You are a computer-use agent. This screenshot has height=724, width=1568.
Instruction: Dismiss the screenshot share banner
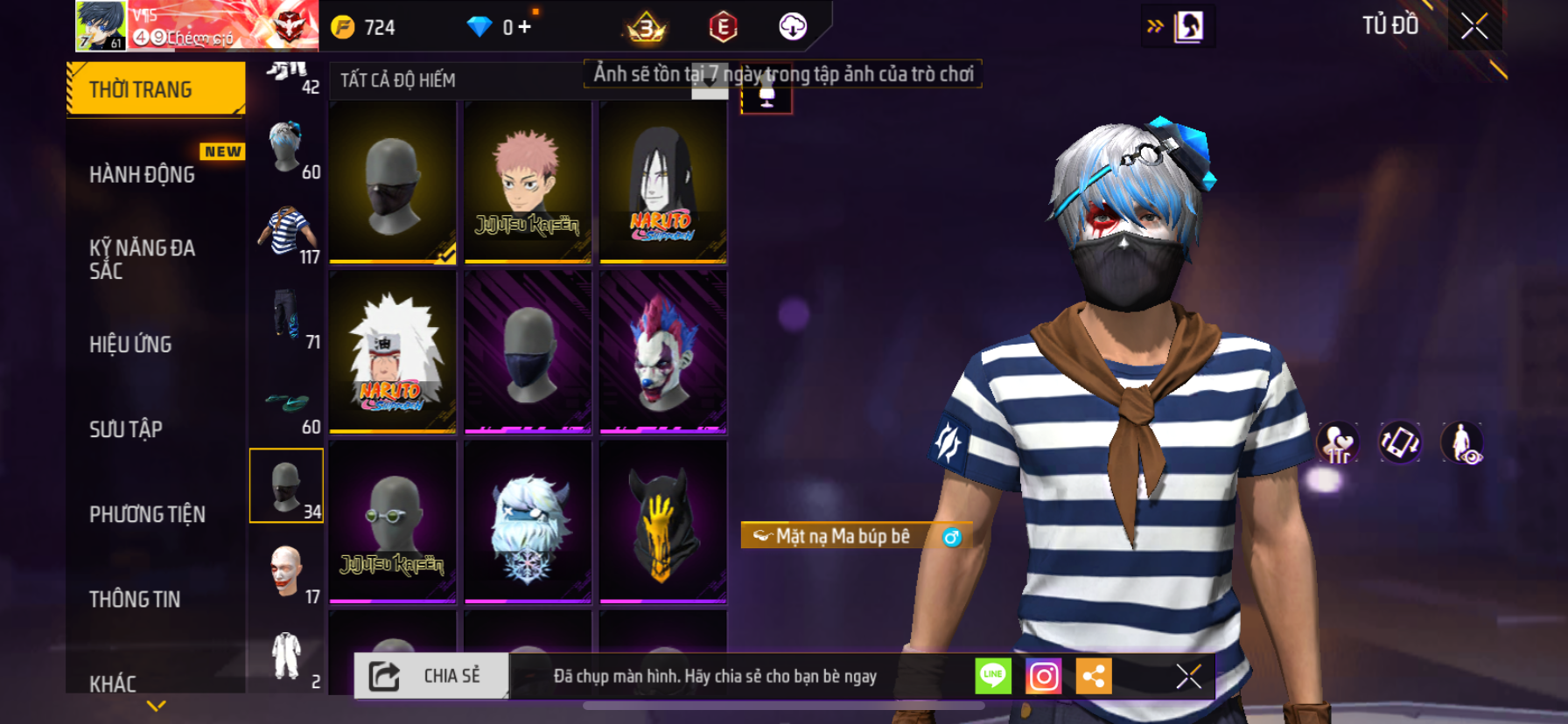tap(1188, 676)
